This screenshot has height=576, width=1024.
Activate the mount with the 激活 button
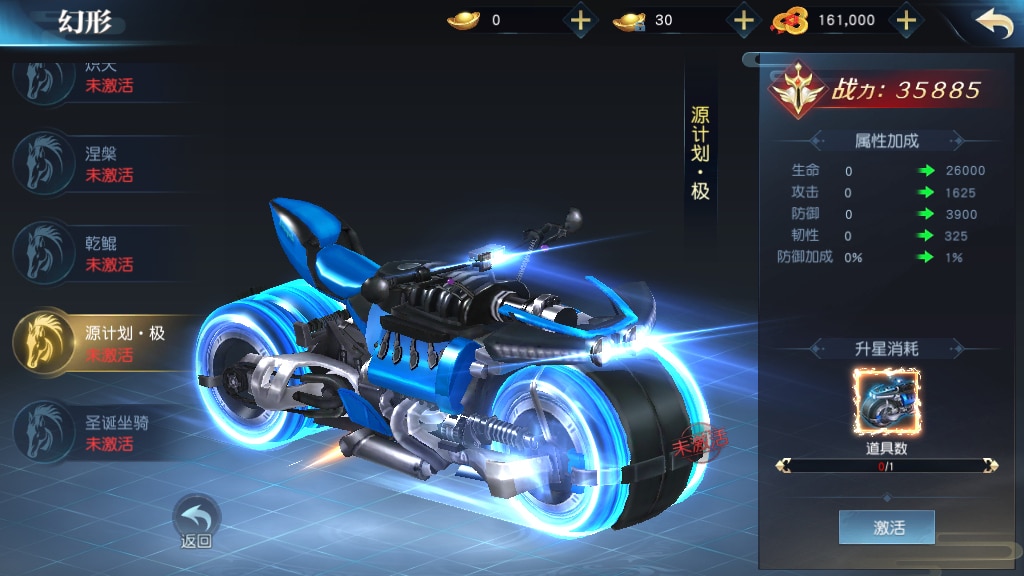[x=887, y=527]
